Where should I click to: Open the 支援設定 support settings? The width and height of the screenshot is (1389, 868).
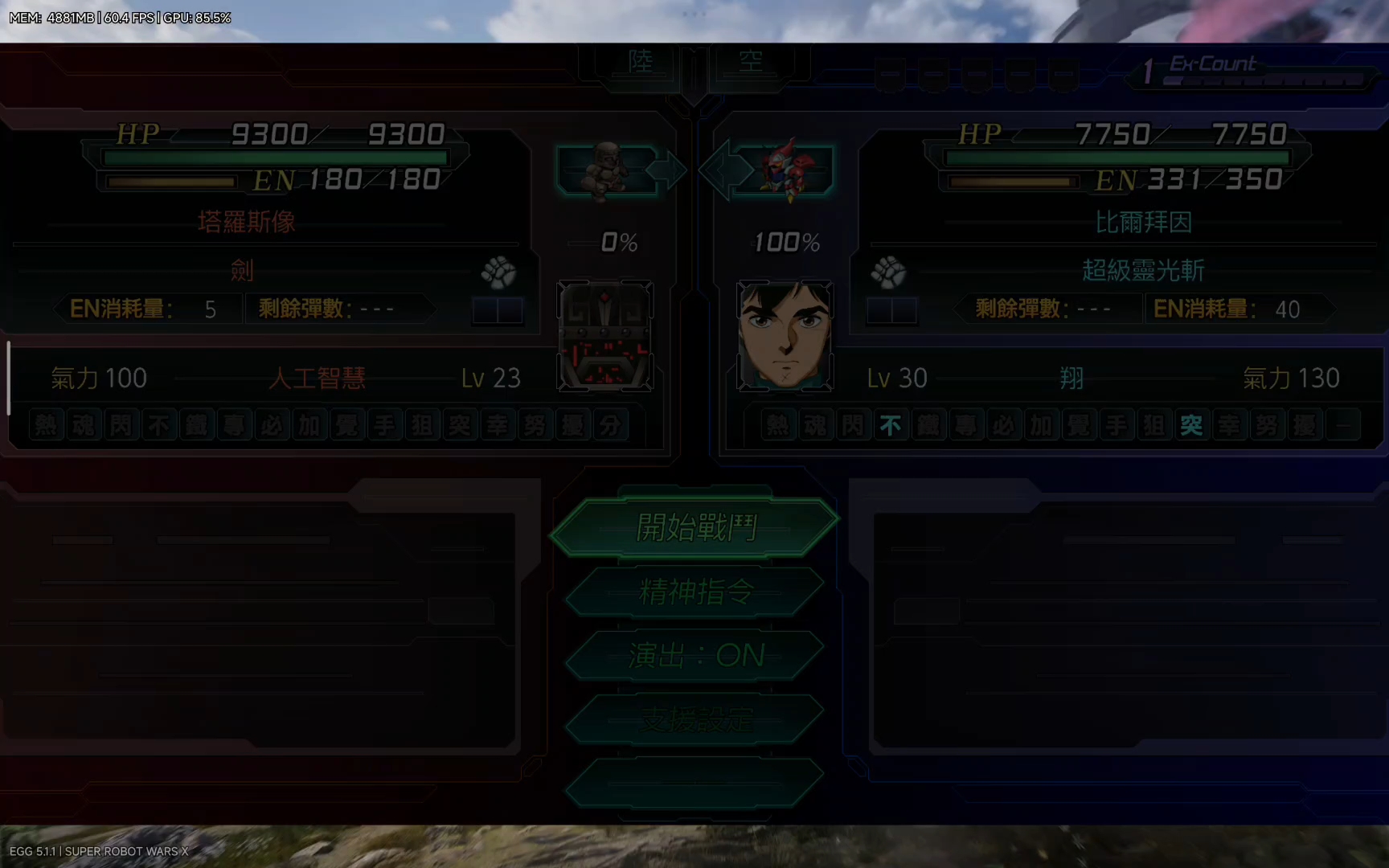(695, 719)
